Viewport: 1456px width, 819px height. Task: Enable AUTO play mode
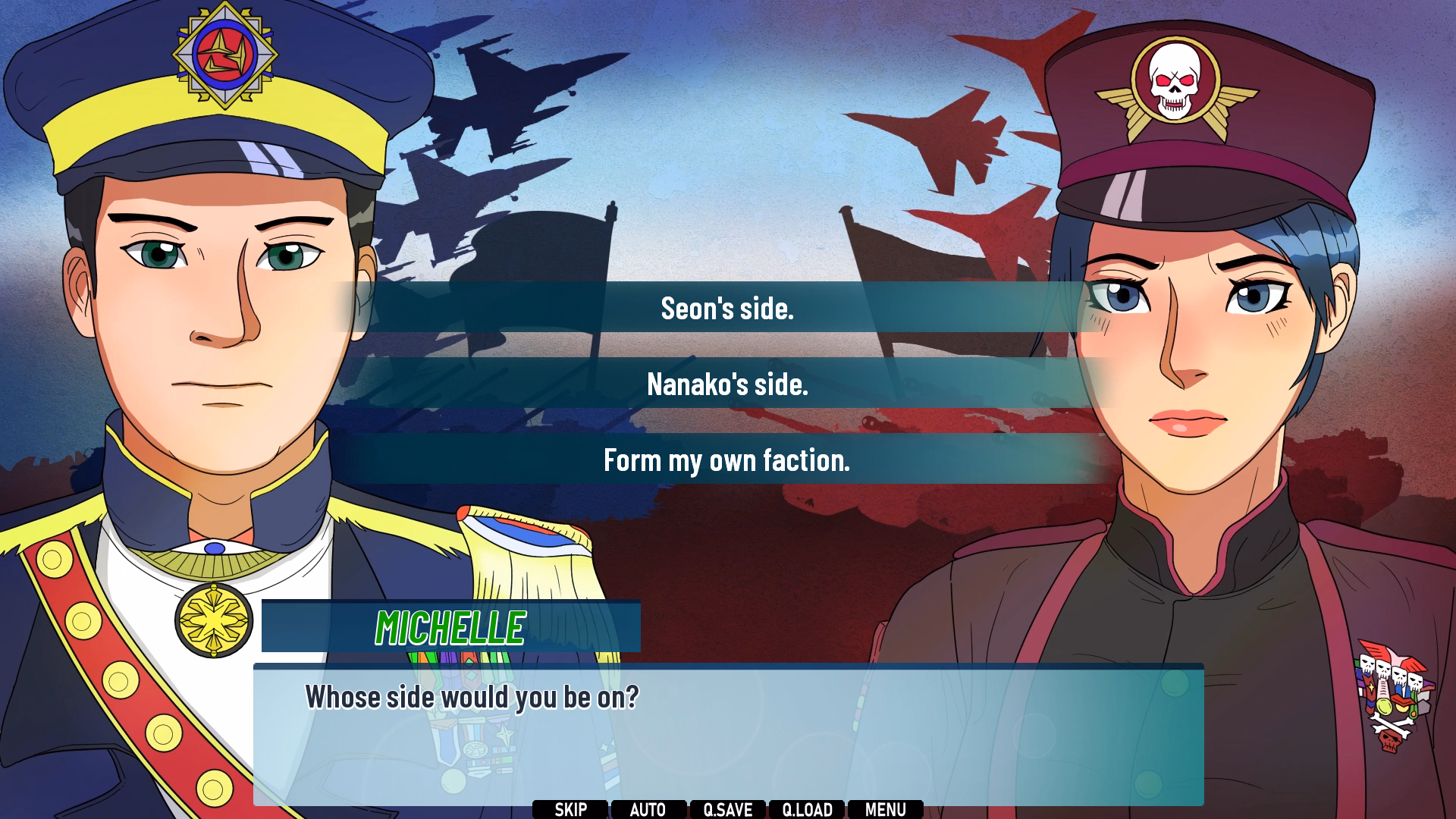tap(648, 809)
